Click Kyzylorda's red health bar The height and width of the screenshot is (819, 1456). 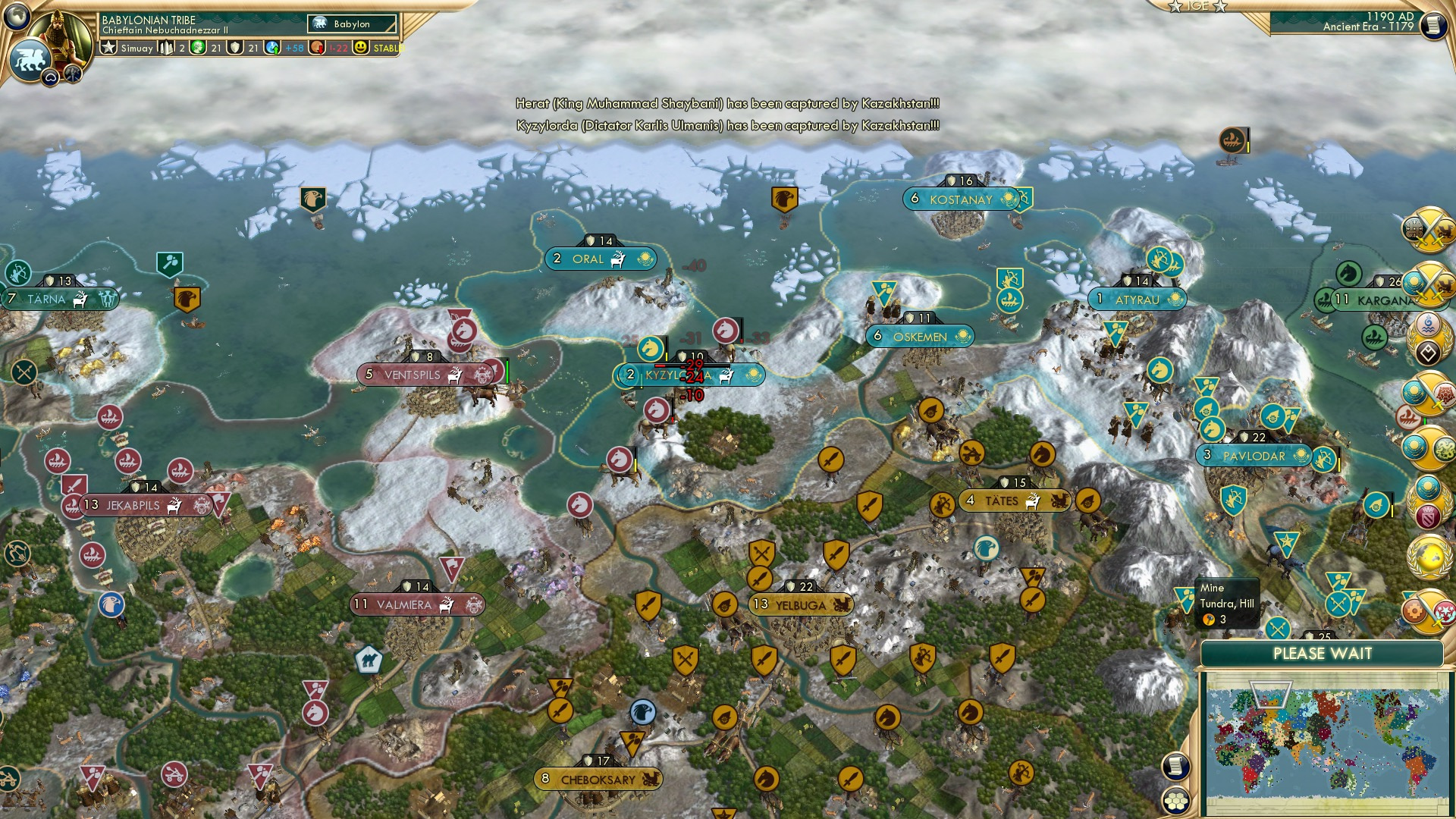coord(660,366)
